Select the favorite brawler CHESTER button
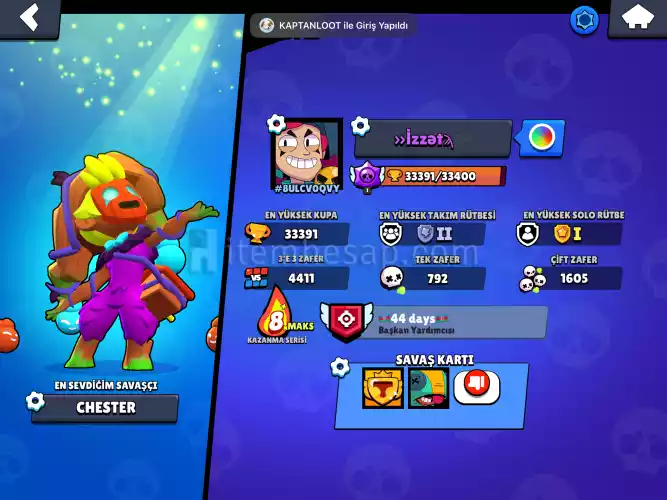 click(x=105, y=408)
